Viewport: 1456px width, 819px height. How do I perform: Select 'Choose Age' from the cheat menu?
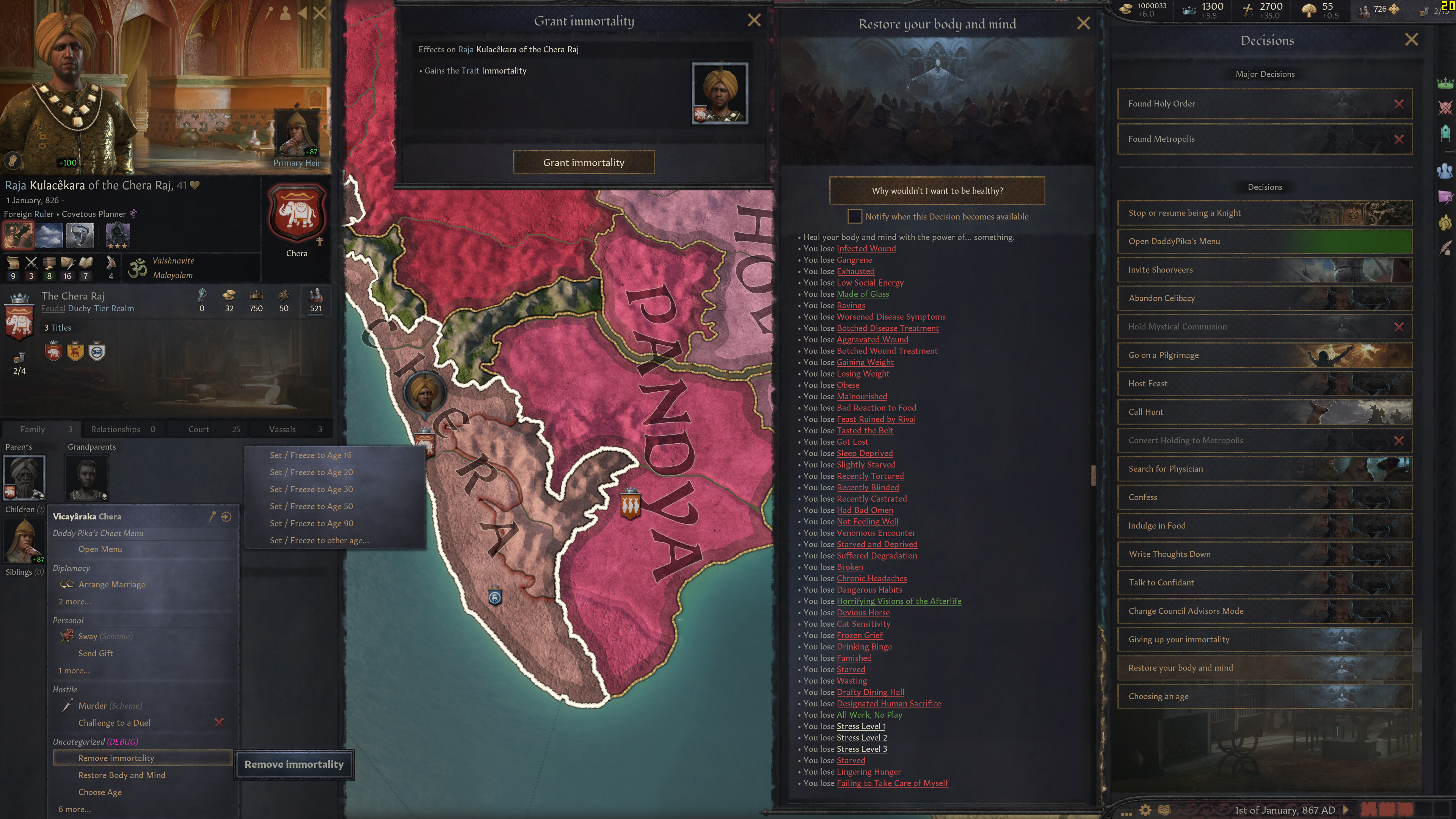tap(100, 792)
